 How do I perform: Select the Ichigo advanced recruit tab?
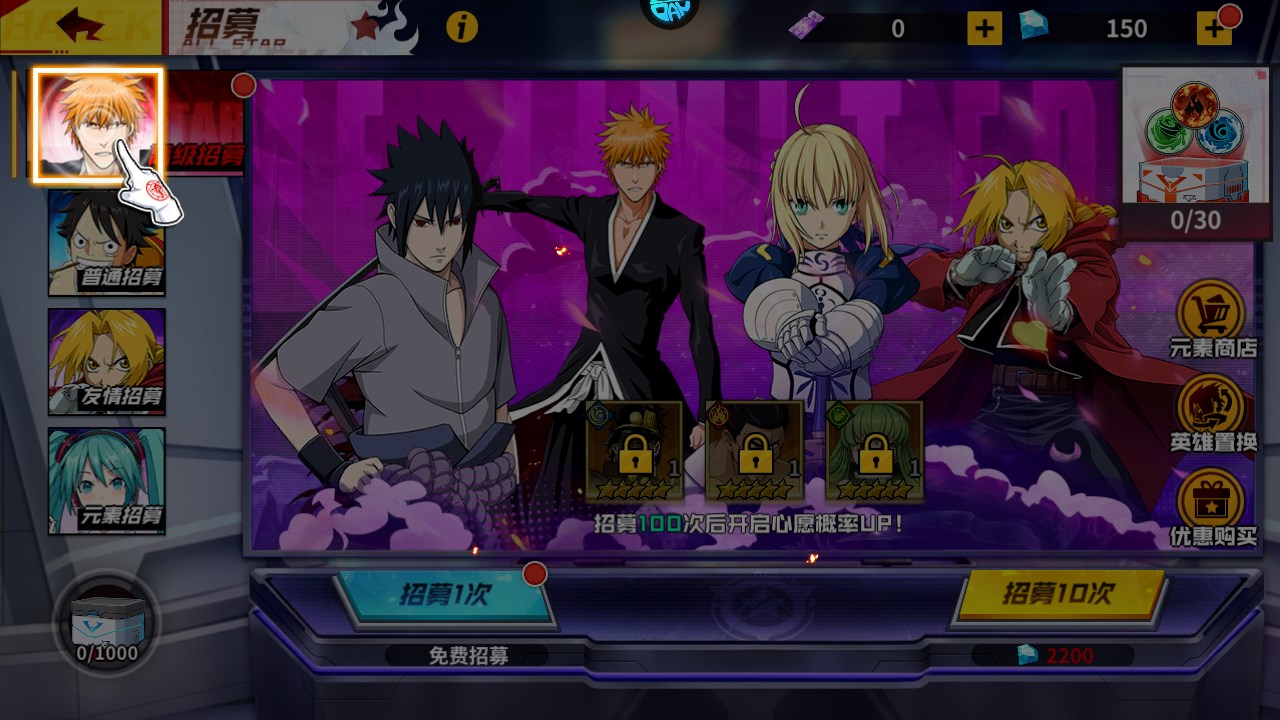pyautogui.click(x=98, y=125)
